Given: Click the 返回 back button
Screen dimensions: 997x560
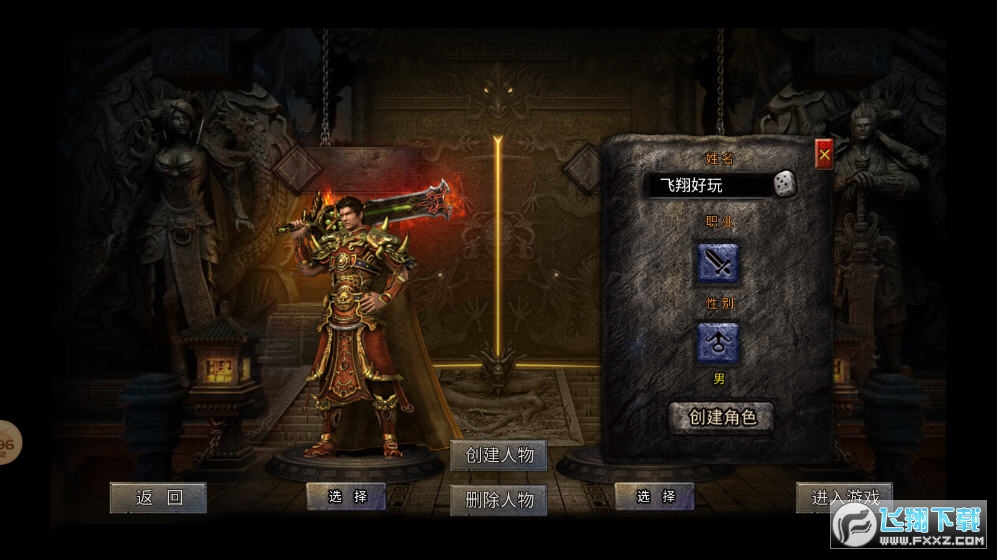Looking at the screenshot, I should [158, 498].
